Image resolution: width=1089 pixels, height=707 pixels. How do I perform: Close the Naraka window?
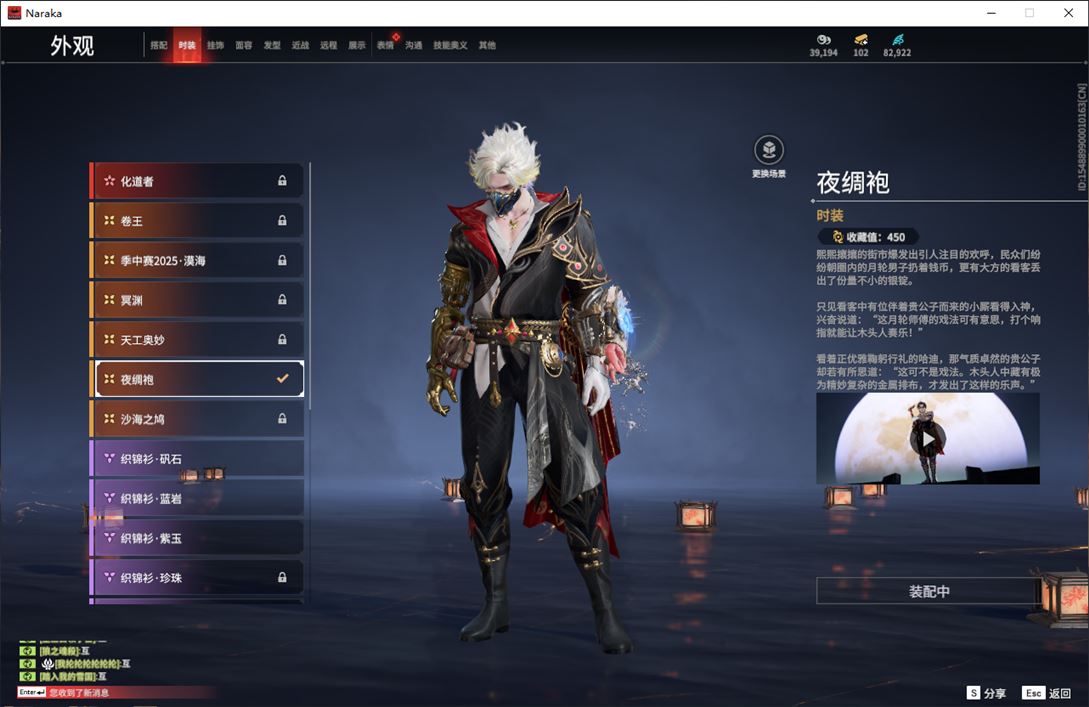click(1068, 13)
